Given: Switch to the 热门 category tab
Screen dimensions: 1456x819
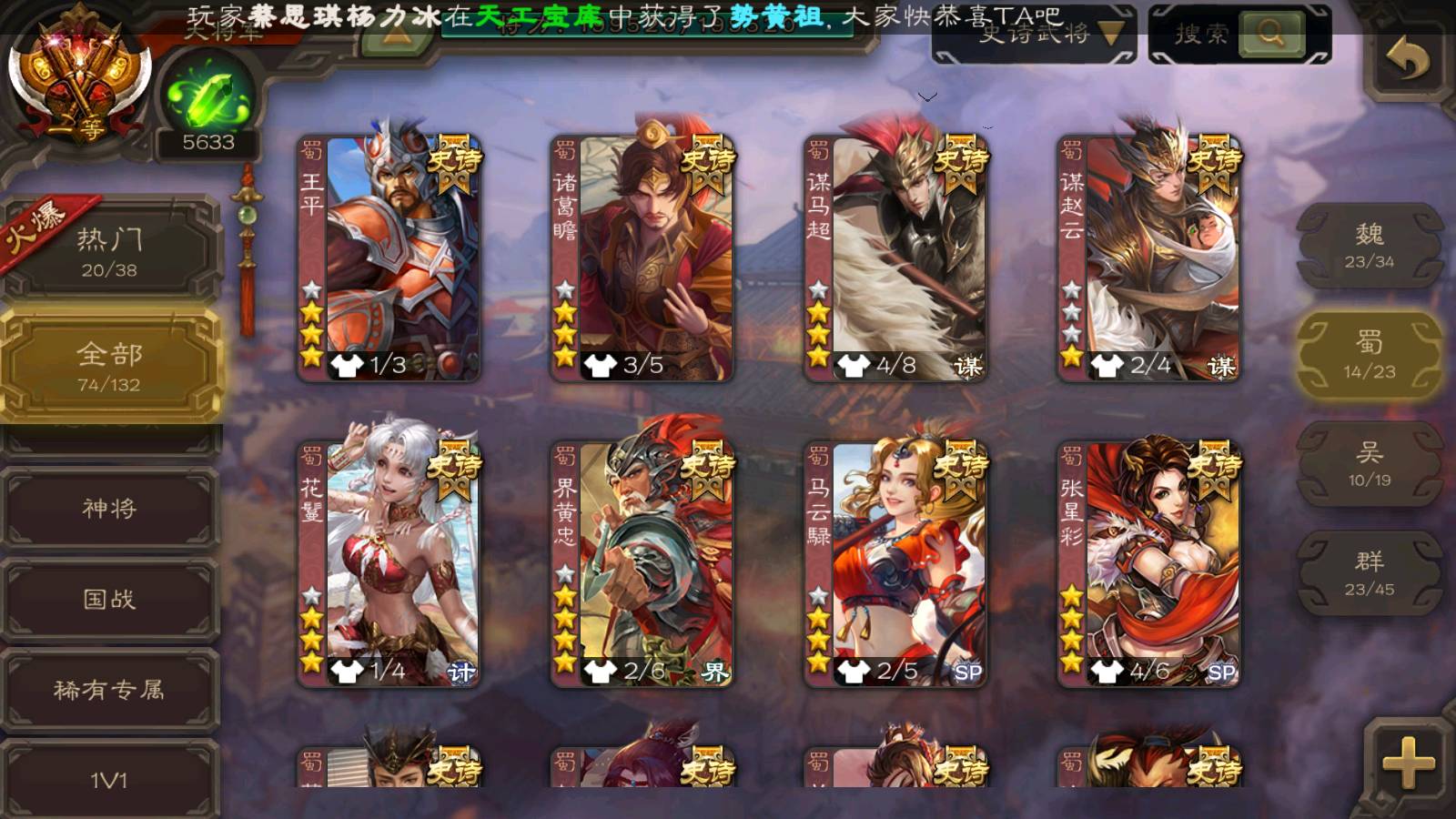Looking at the screenshot, I should point(109,251).
